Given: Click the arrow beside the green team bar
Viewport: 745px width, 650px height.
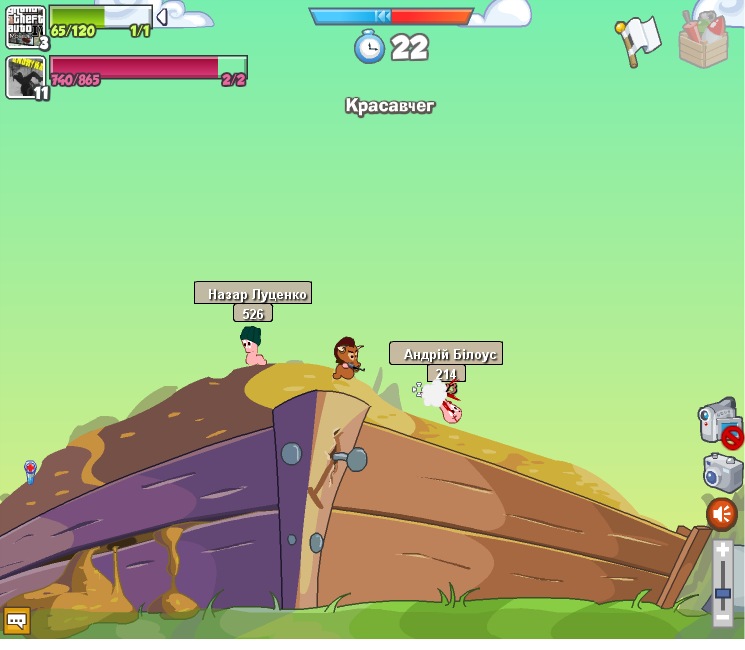Looking at the screenshot, I should pos(161,17).
